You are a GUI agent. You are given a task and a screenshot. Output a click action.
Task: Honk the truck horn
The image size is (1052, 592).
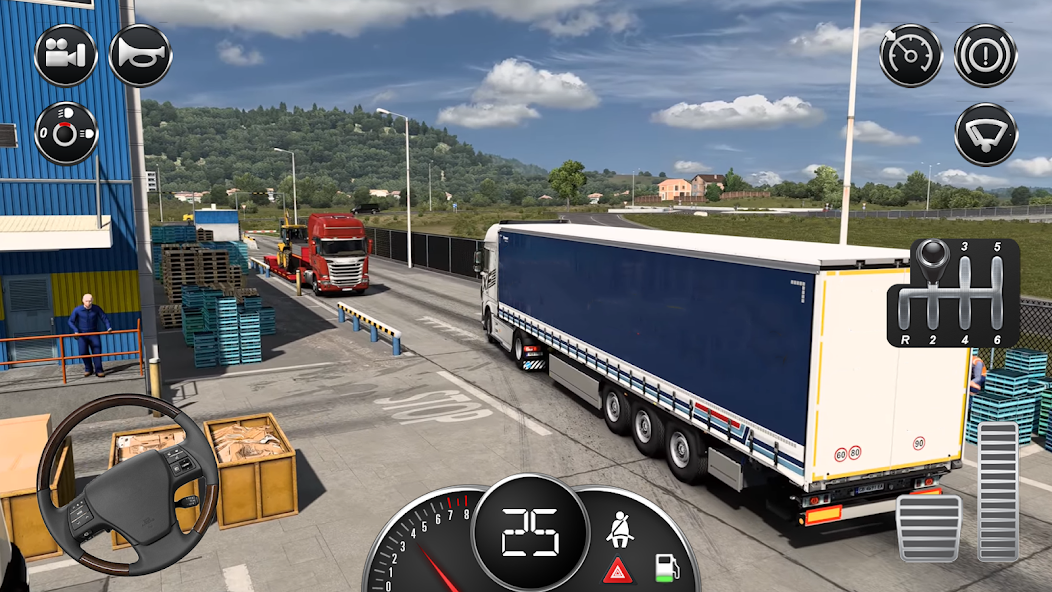point(140,55)
